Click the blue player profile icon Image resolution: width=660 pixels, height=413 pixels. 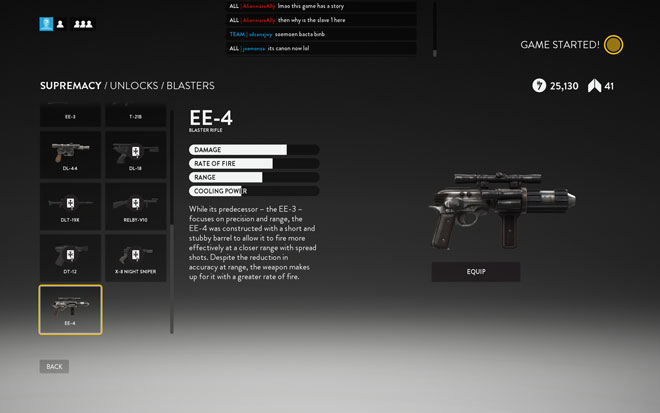click(x=46, y=24)
